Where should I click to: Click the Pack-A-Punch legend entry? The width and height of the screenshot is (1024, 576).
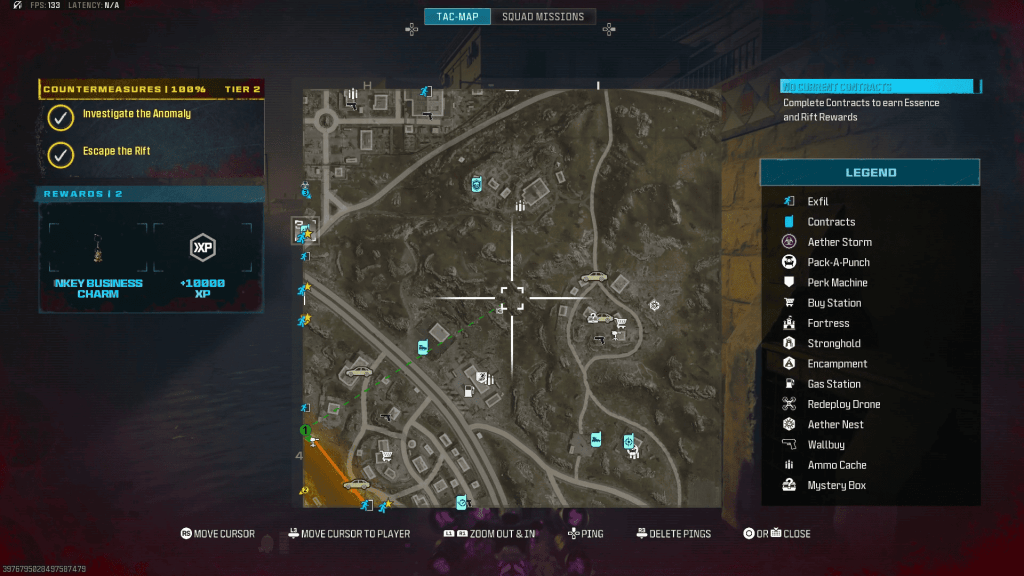click(838, 262)
